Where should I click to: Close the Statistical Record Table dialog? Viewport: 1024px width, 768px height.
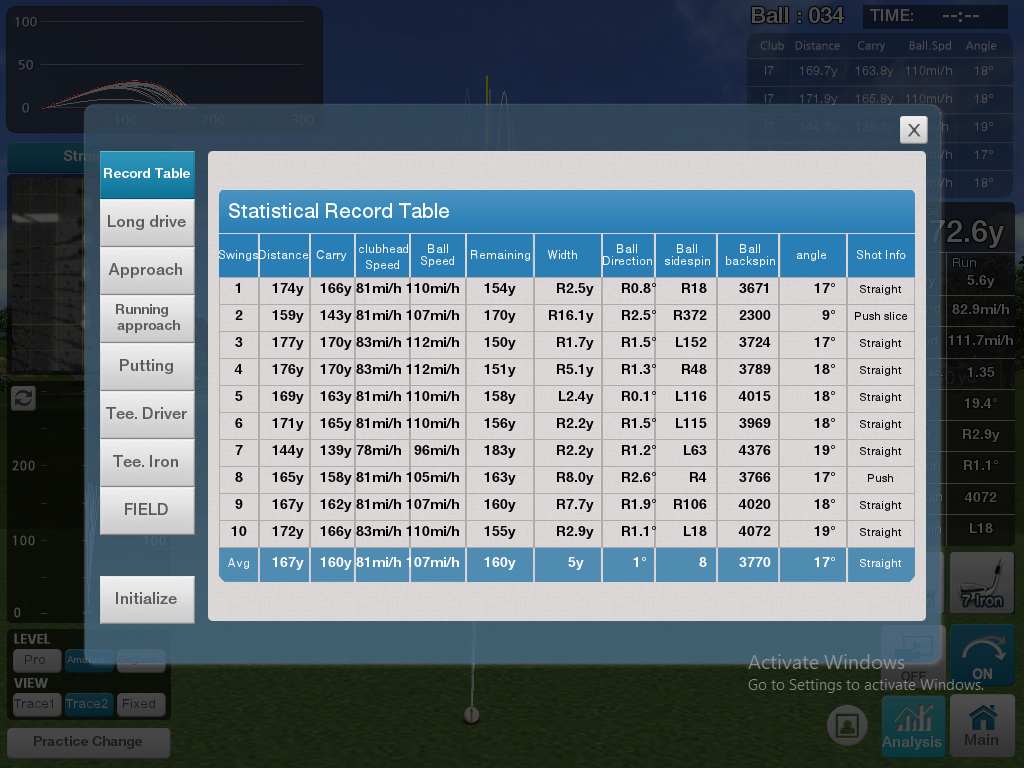tap(913, 129)
